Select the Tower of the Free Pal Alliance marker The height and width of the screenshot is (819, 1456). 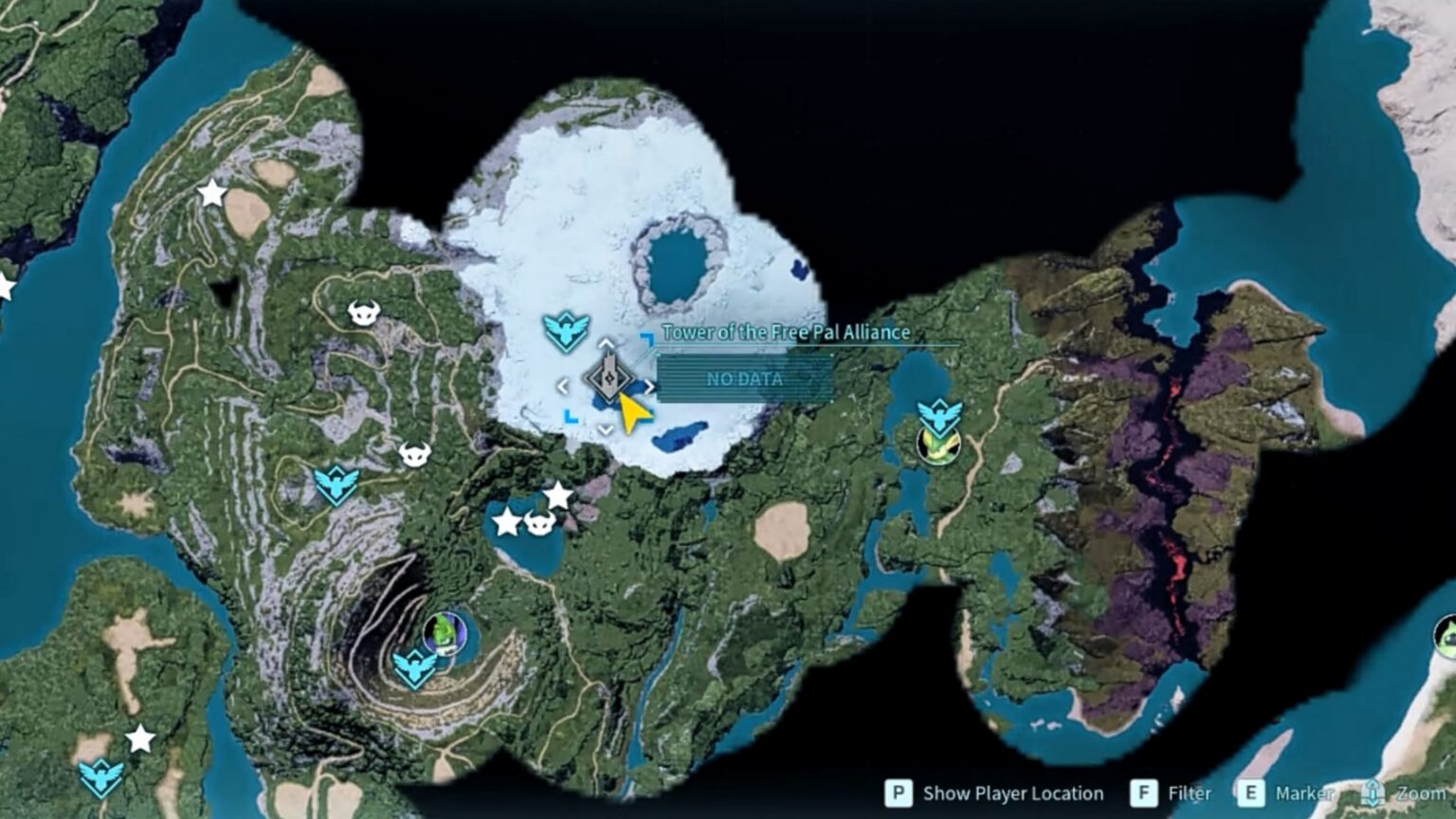[x=608, y=378]
